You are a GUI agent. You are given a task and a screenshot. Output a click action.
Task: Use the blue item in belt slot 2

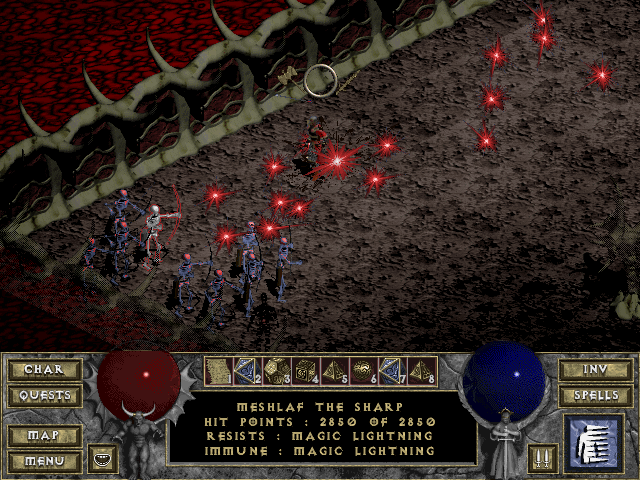[x=246, y=372]
